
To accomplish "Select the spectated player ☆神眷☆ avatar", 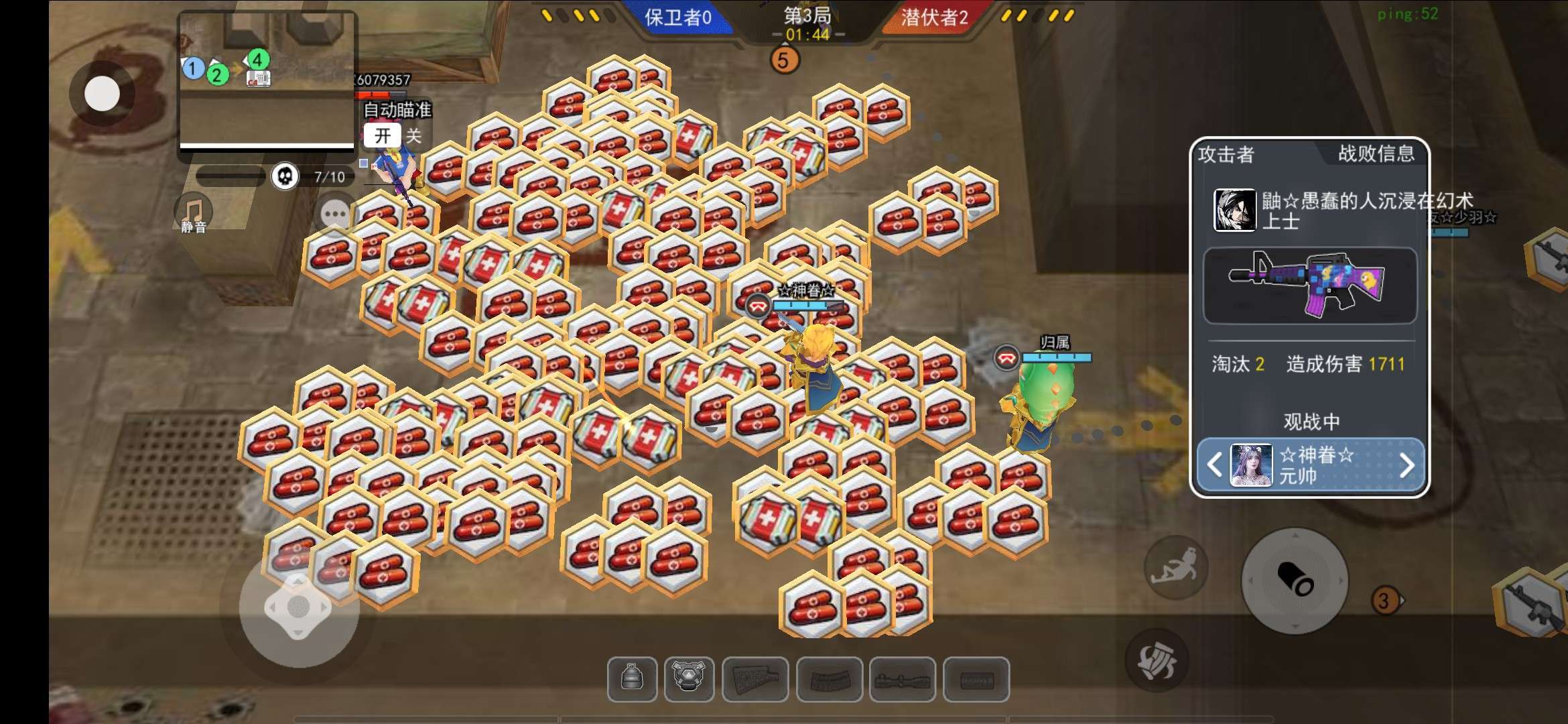I will 1251,465.
